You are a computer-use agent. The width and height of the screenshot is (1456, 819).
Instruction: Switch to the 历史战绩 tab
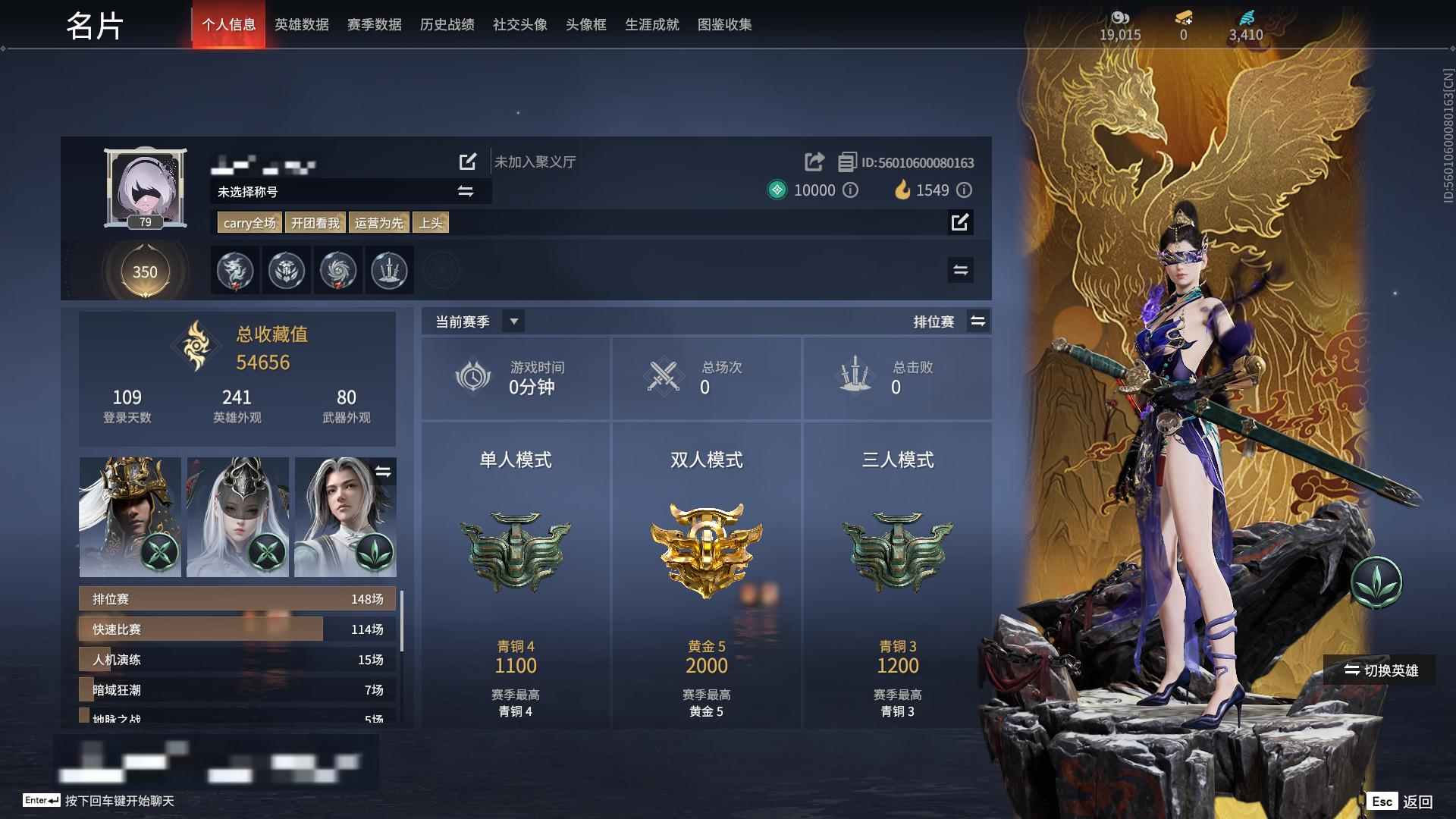pos(446,24)
